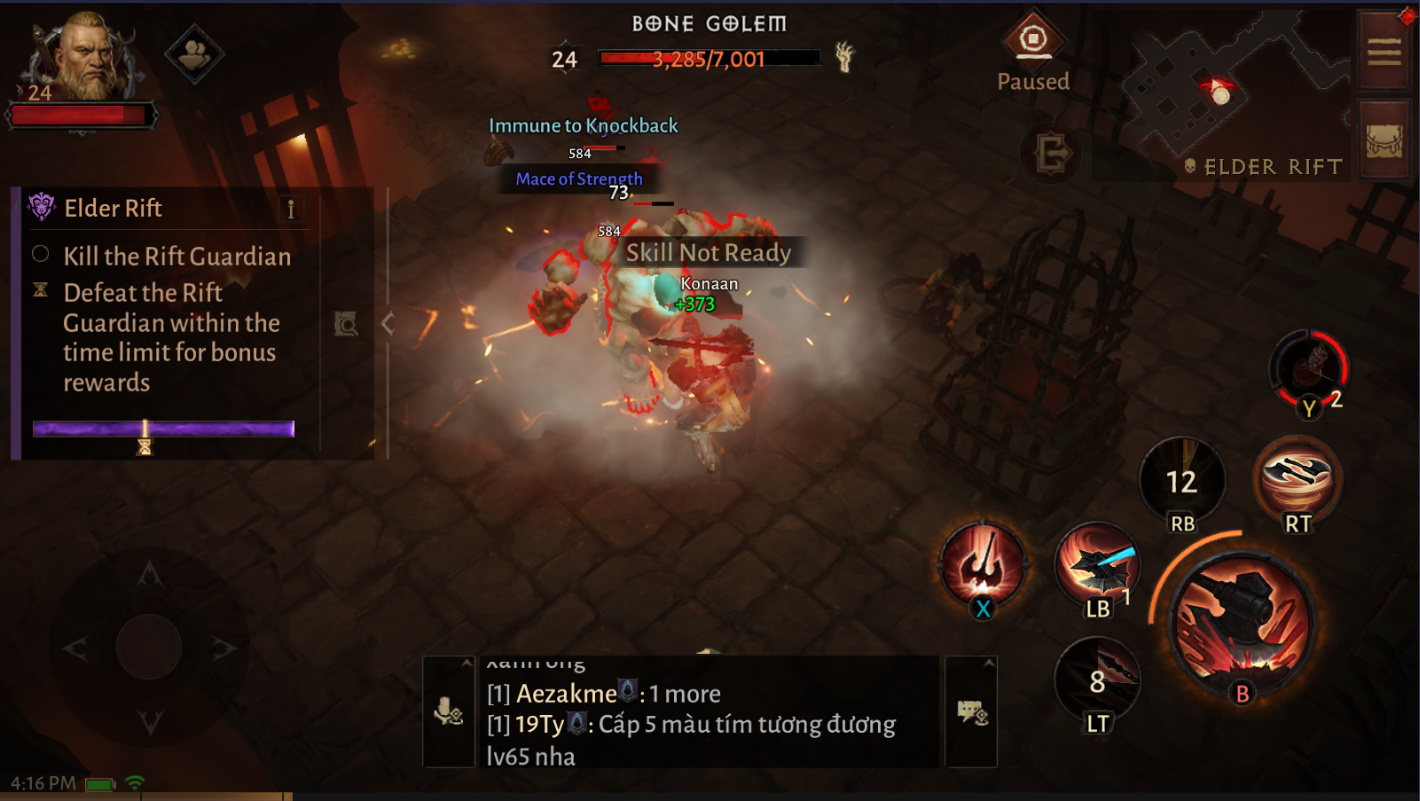The width and height of the screenshot is (1420, 801).
Task: Click the Elder Rift progress bar
Action: [165, 428]
